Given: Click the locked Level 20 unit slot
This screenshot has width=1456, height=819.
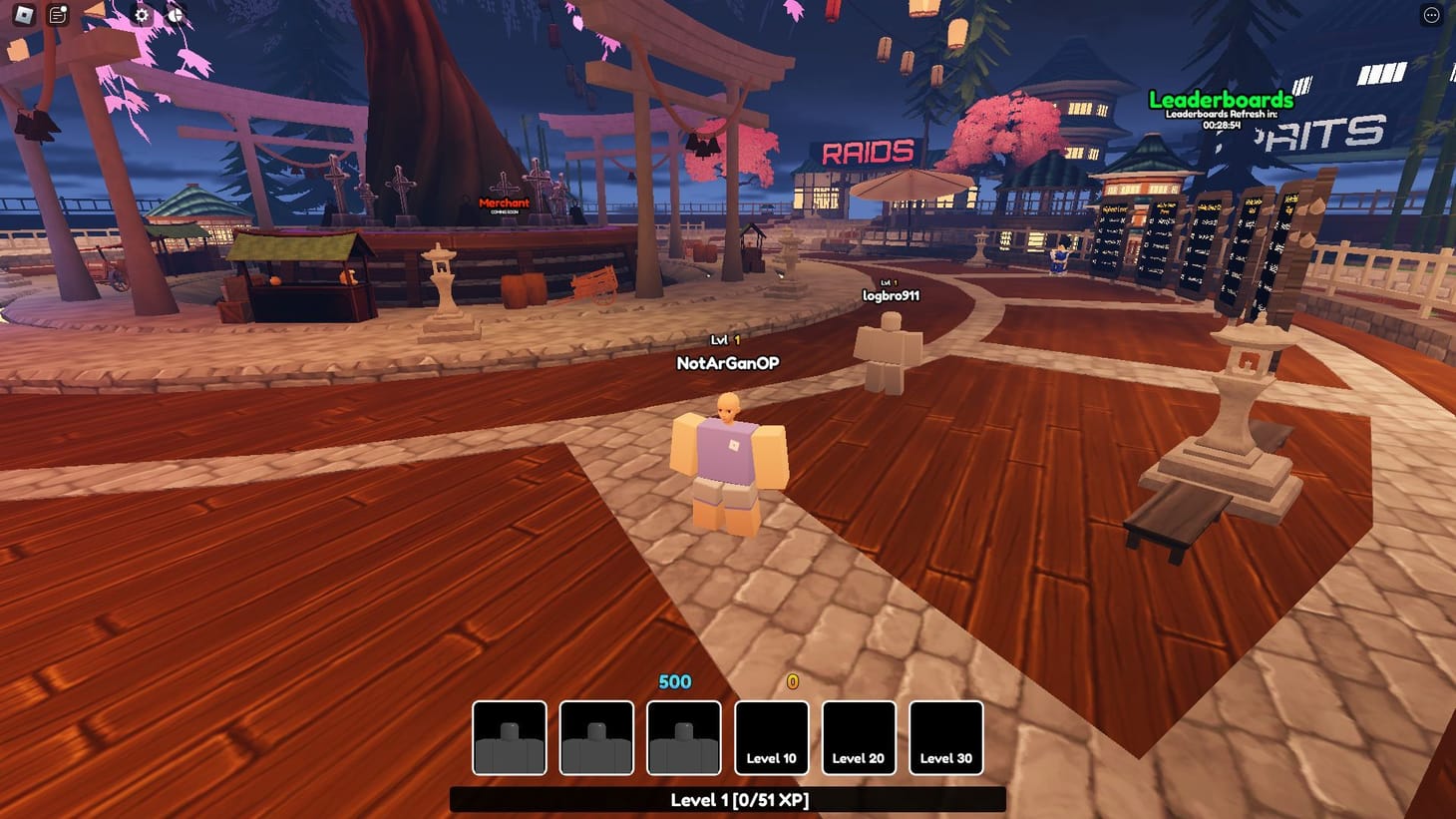Looking at the screenshot, I should (859, 738).
